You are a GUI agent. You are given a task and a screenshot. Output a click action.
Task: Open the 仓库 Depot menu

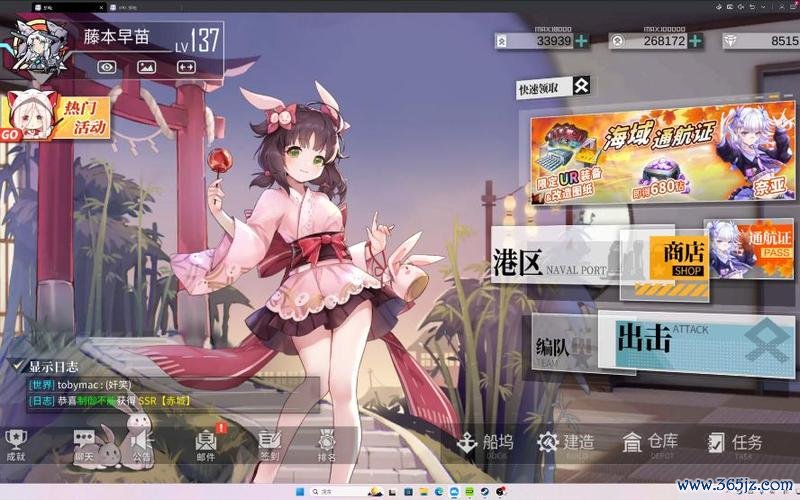650,442
